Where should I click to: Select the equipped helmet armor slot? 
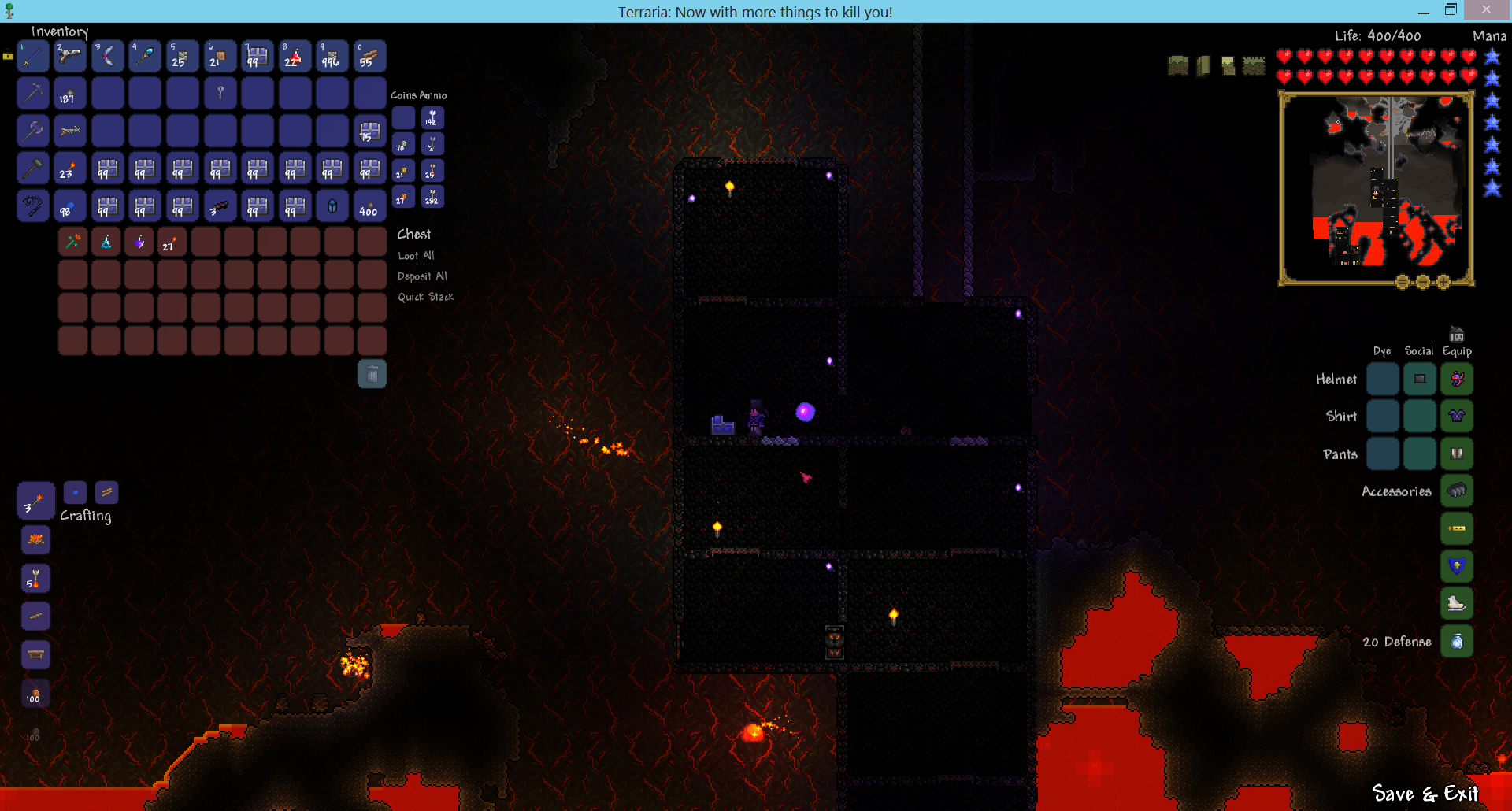point(1456,379)
